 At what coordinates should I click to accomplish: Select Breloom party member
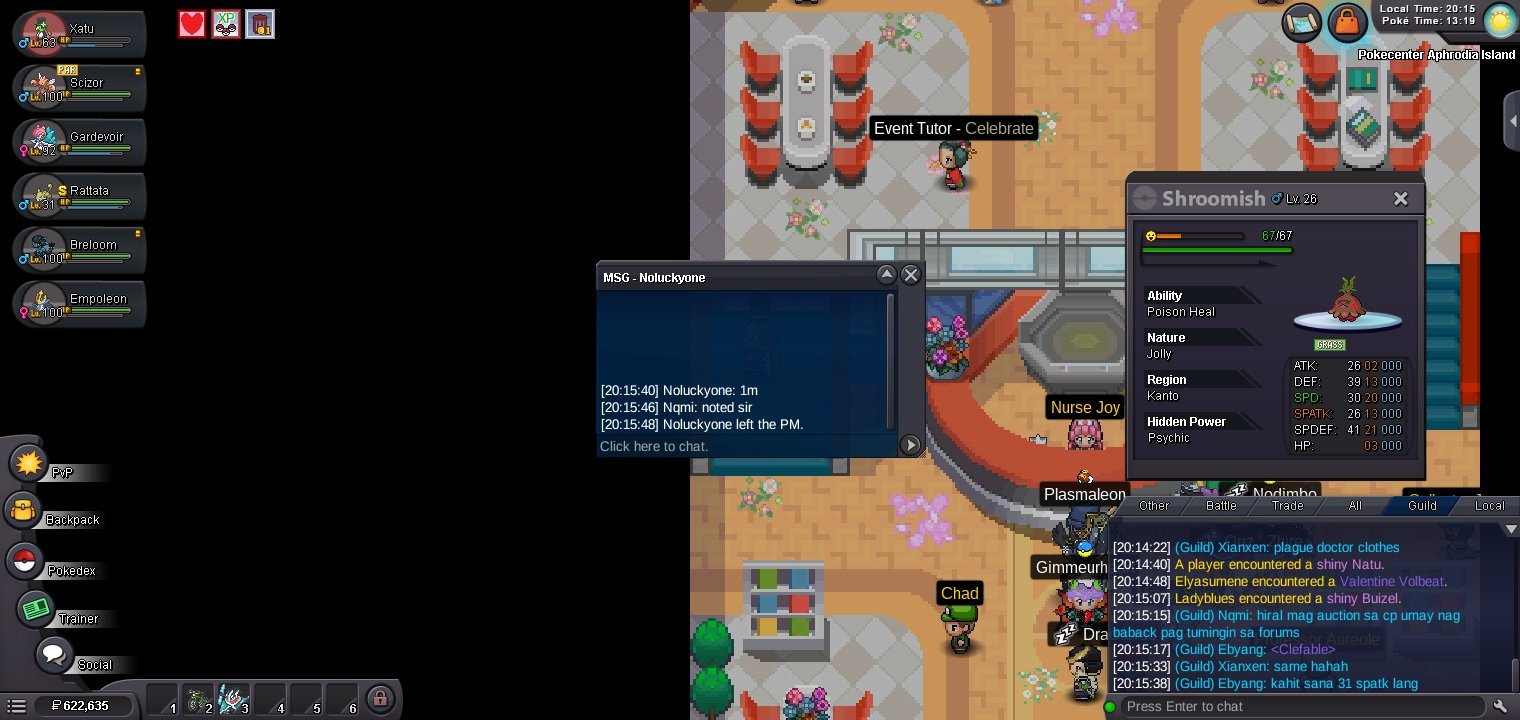[80, 249]
